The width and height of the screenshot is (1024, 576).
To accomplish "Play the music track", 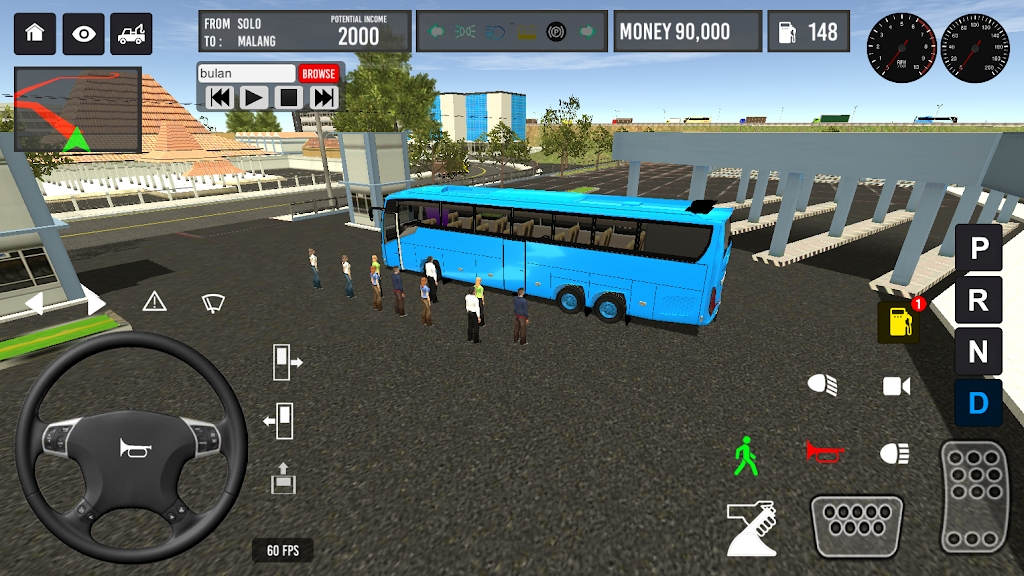I will (254, 97).
